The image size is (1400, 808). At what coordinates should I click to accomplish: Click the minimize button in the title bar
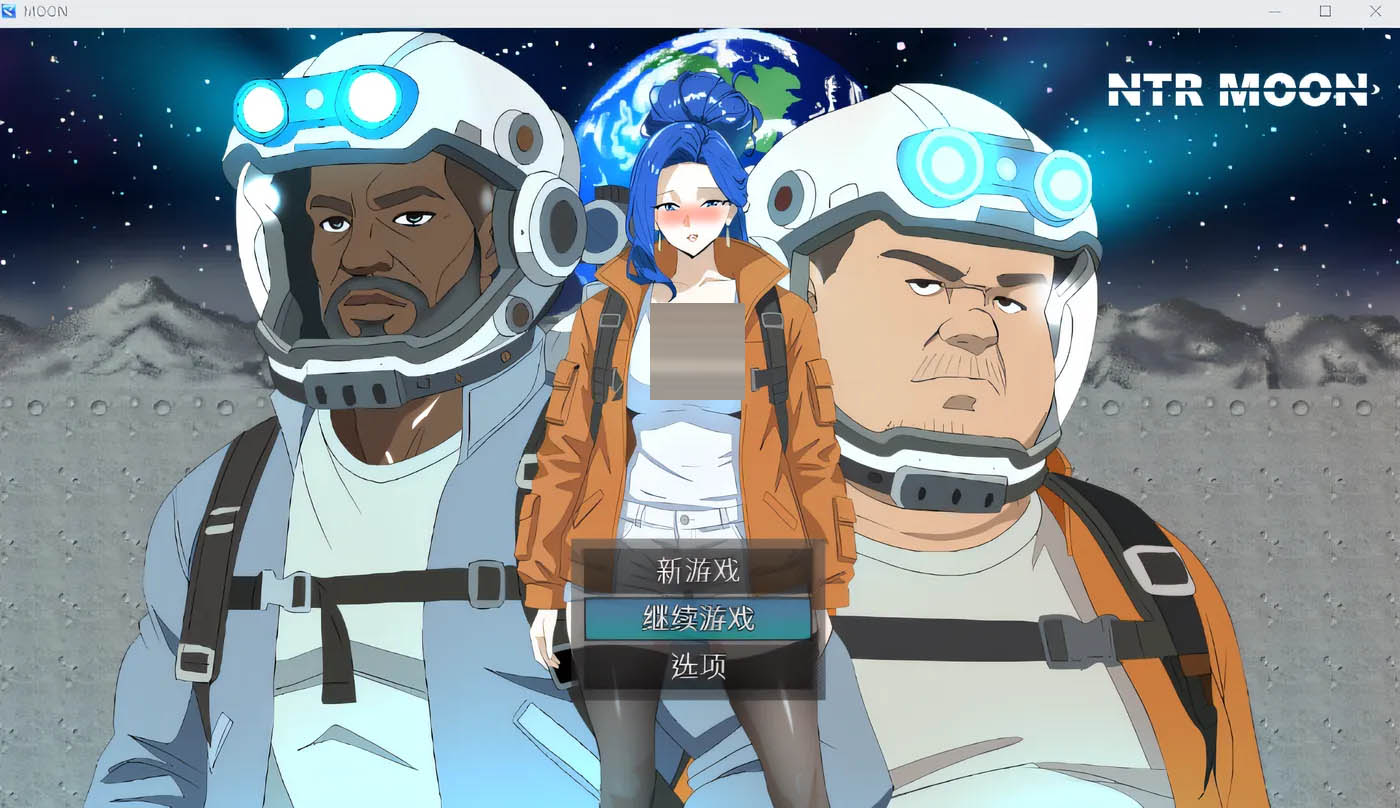click(1275, 11)
